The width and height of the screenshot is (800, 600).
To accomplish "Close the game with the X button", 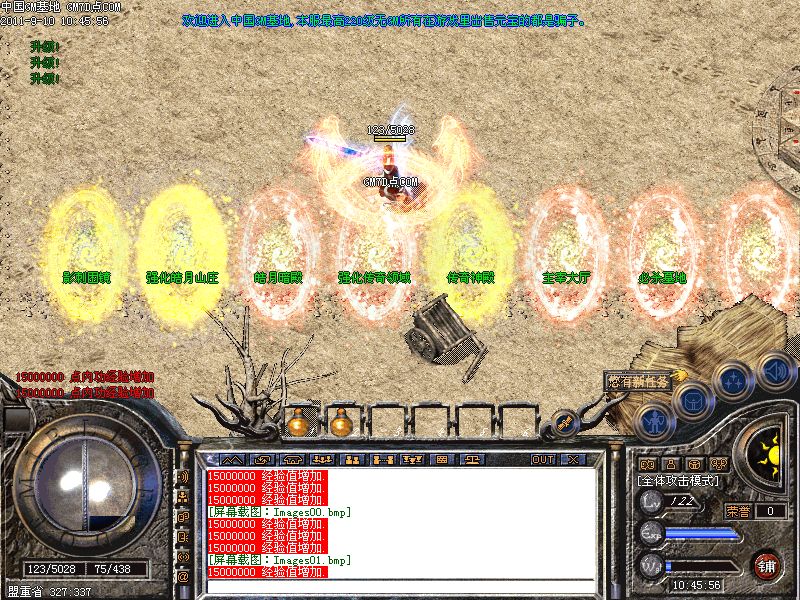I will pos(573,460).
